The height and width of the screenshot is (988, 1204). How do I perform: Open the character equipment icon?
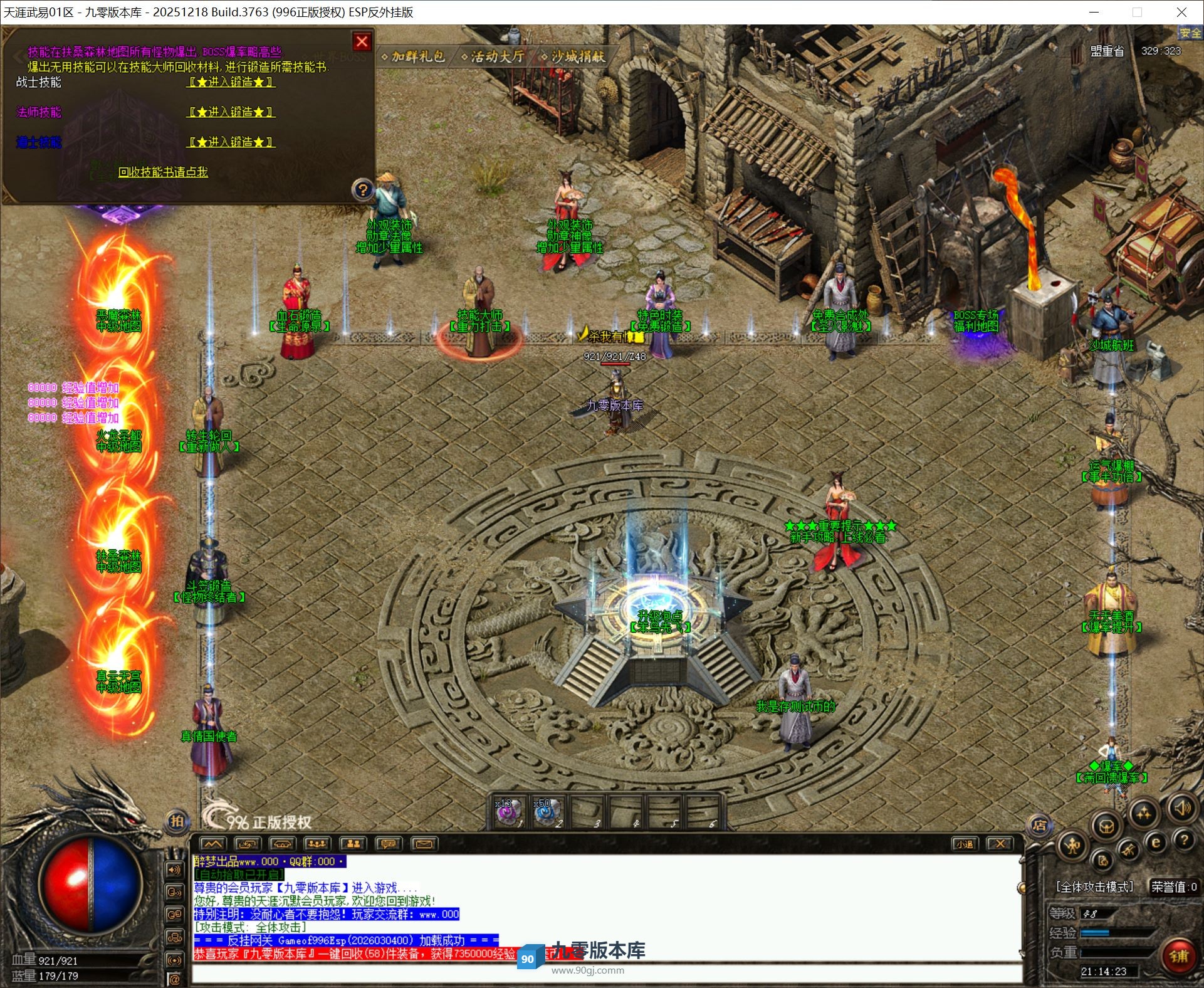click(1073, 846)
